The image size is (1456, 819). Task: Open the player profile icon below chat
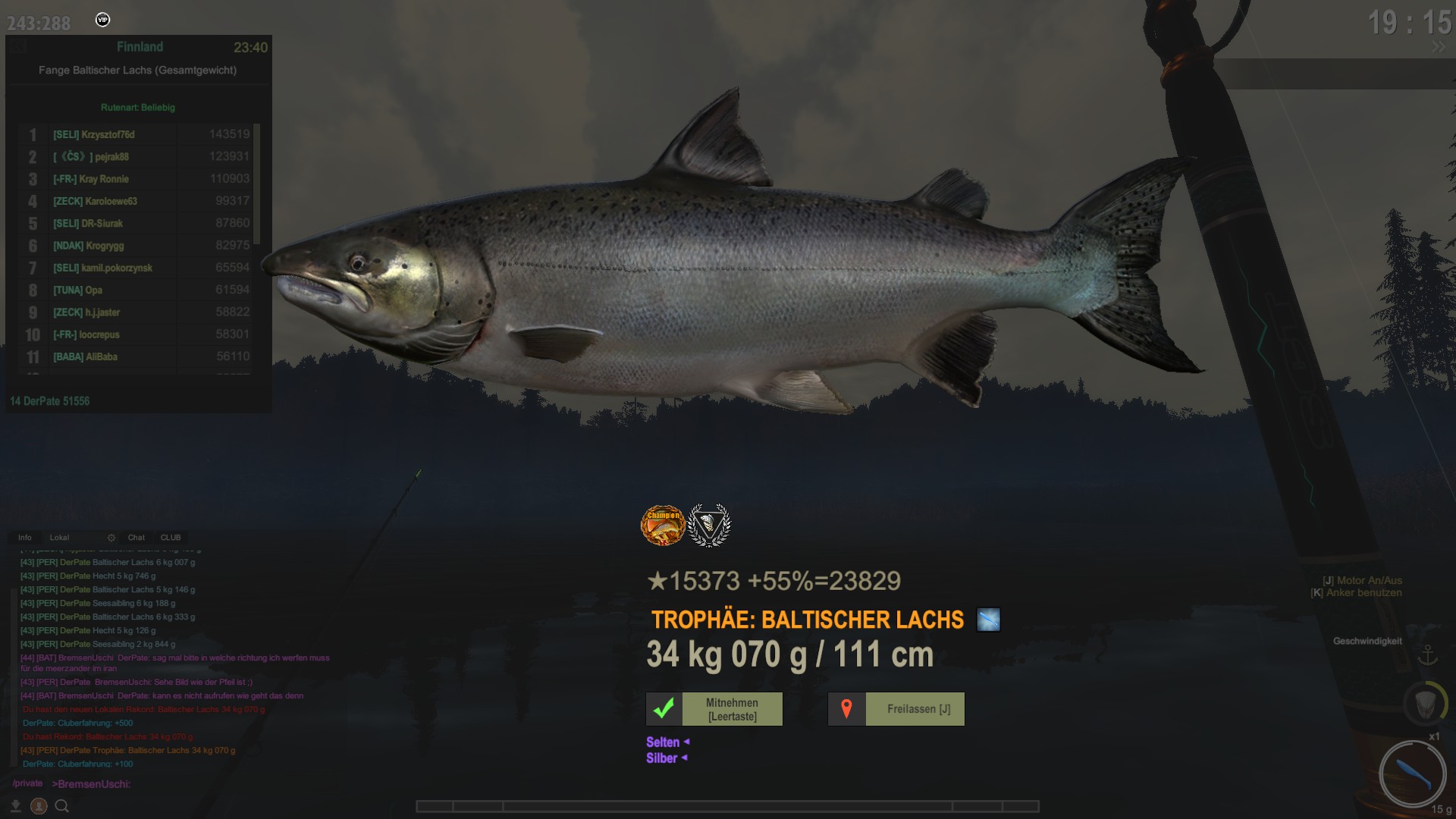39,806
